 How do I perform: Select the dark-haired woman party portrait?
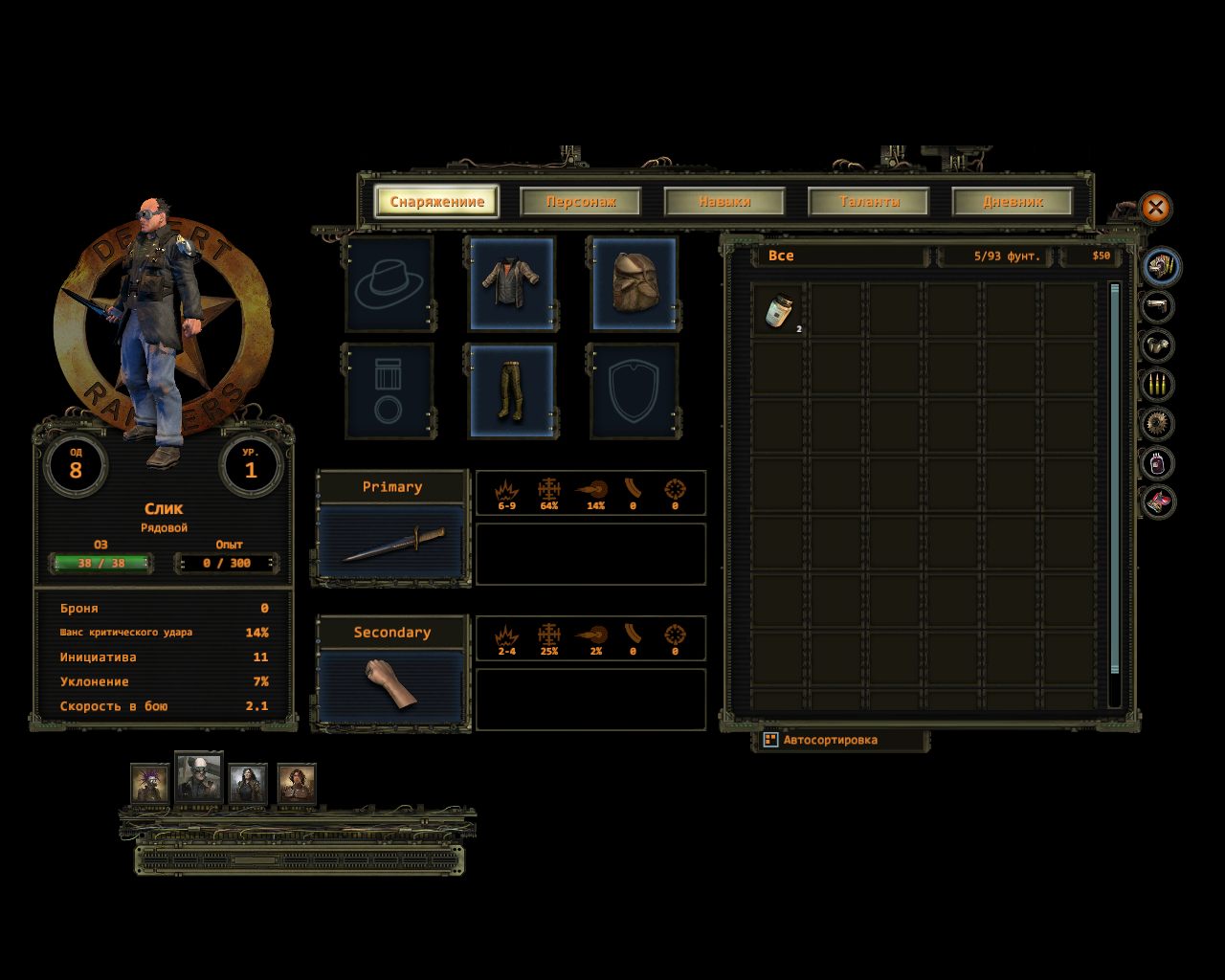pos(248,783)
